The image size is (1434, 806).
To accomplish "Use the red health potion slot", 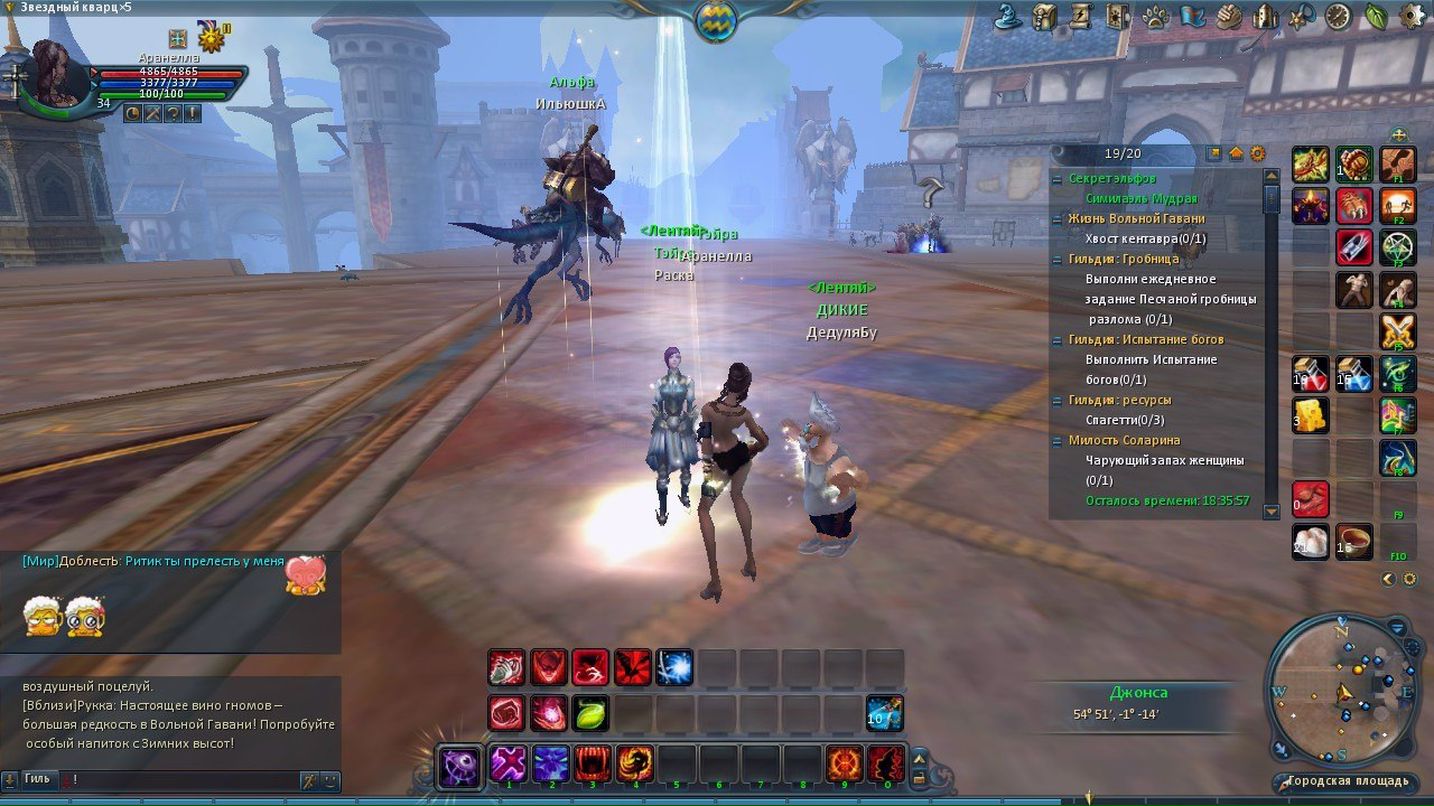I will [1310, 373].
